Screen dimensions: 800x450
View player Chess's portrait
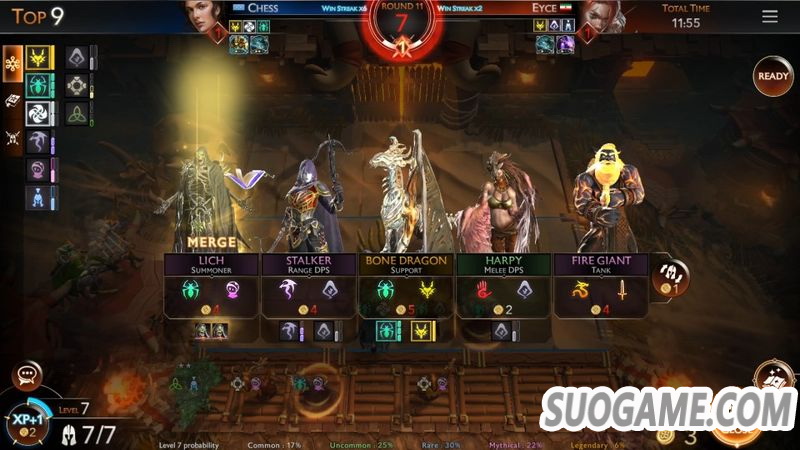[204, 17]
